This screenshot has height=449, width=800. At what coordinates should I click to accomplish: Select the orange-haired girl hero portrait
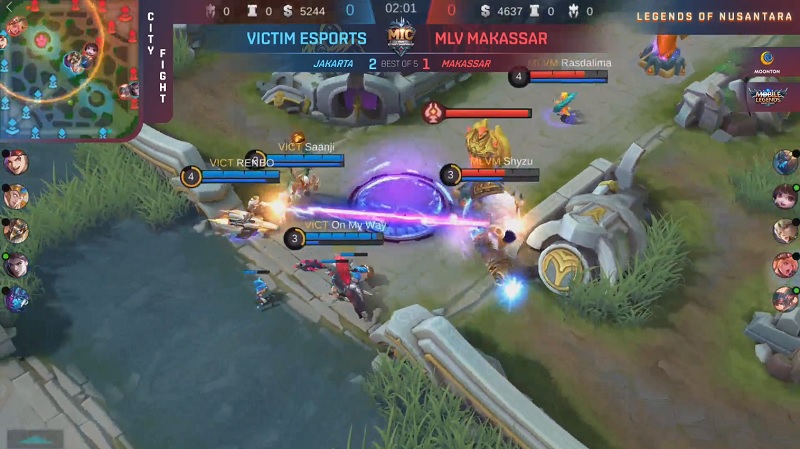[x=784, y=264]
